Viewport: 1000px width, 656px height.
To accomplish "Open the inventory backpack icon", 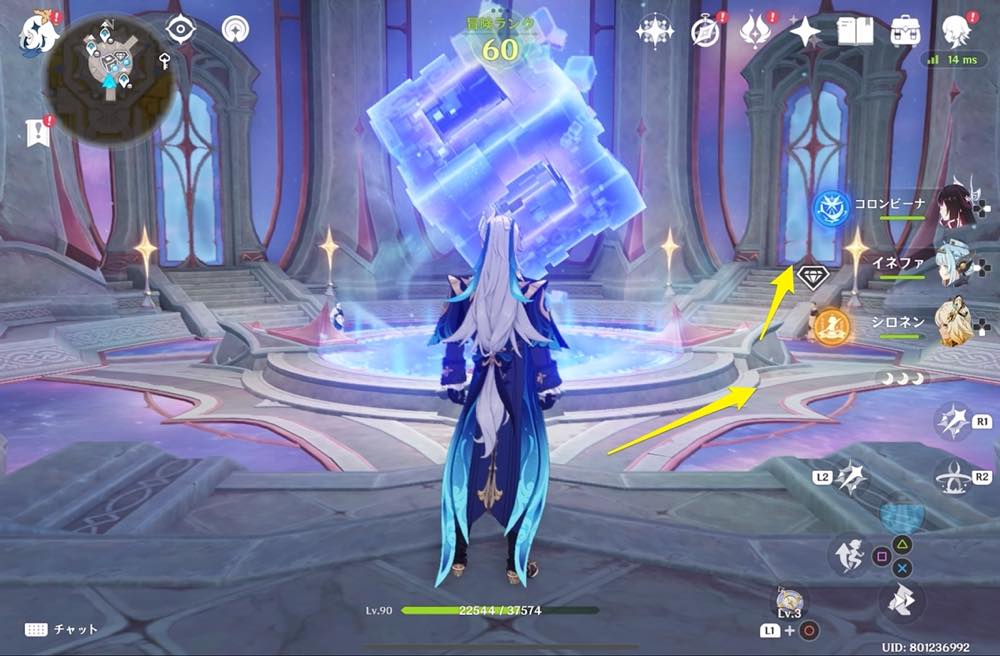I will 907,30.
